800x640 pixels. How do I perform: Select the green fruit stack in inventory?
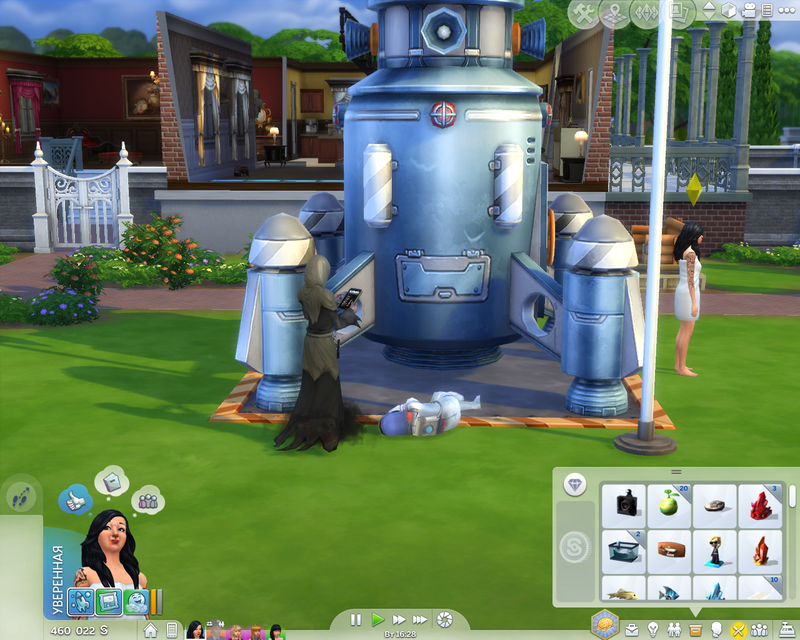(x=669, y=502)
